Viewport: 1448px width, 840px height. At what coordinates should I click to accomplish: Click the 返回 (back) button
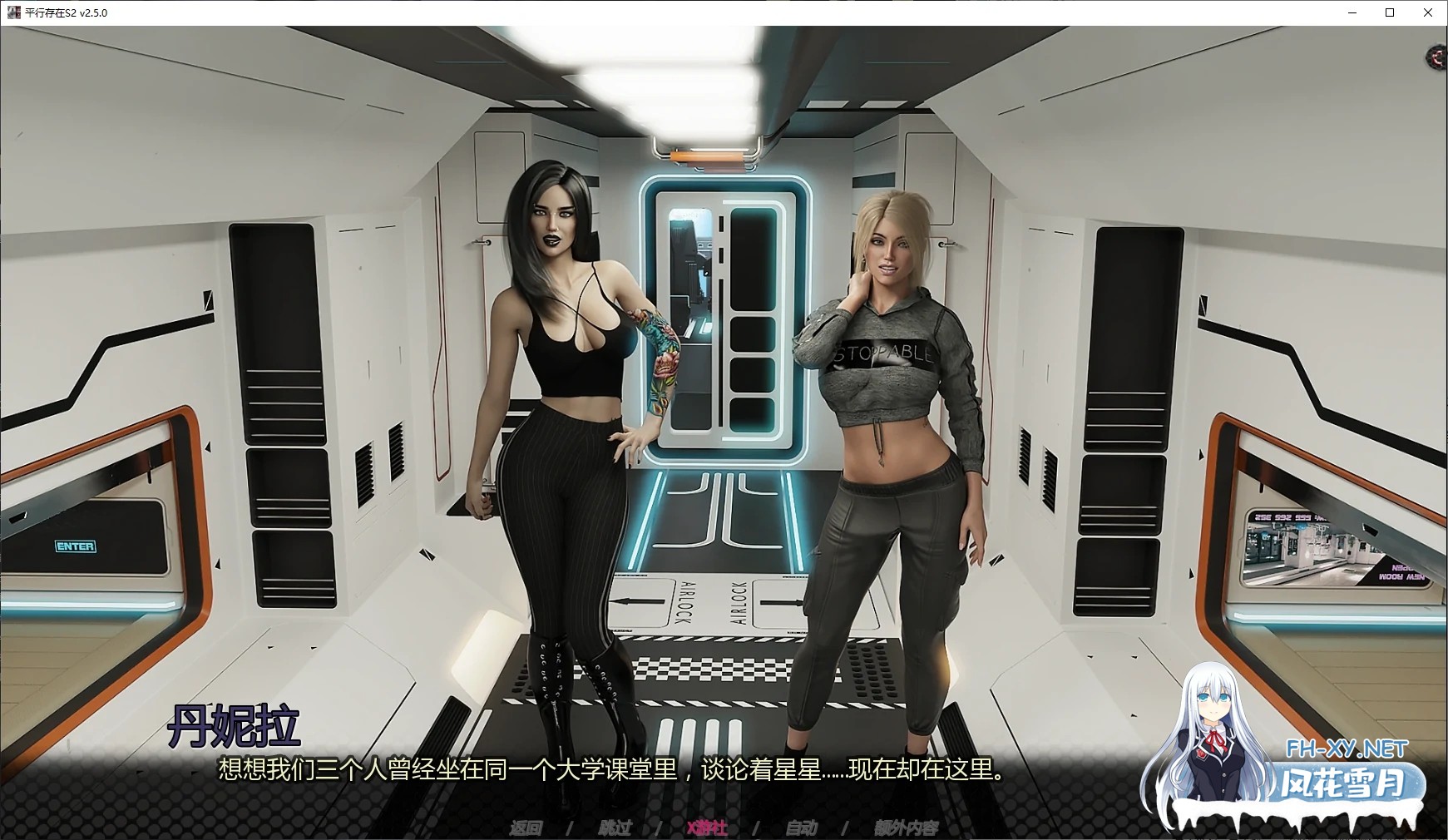[x=526, y=828]
